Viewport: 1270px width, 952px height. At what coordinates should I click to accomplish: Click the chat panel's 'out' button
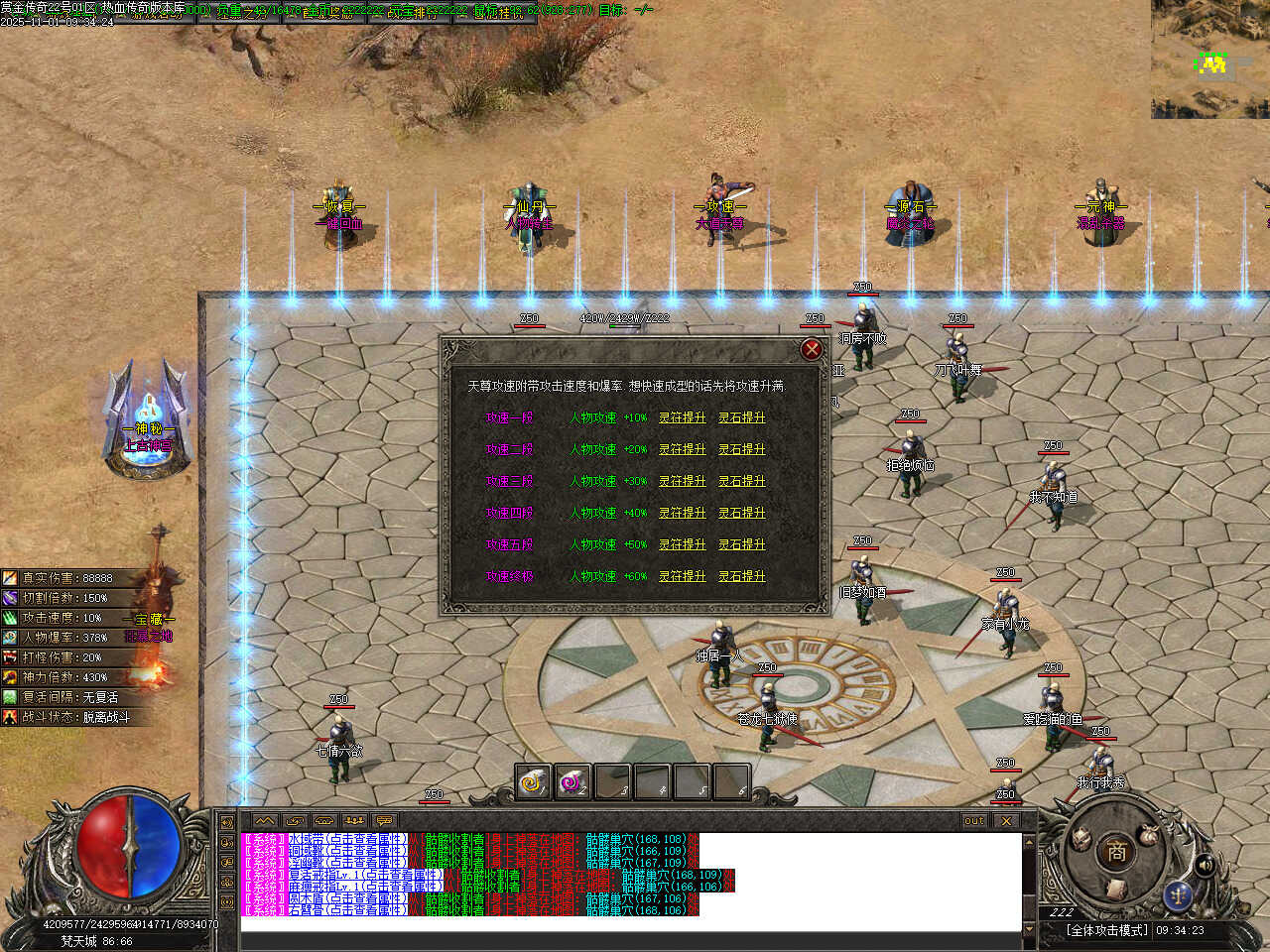(974, 821)
